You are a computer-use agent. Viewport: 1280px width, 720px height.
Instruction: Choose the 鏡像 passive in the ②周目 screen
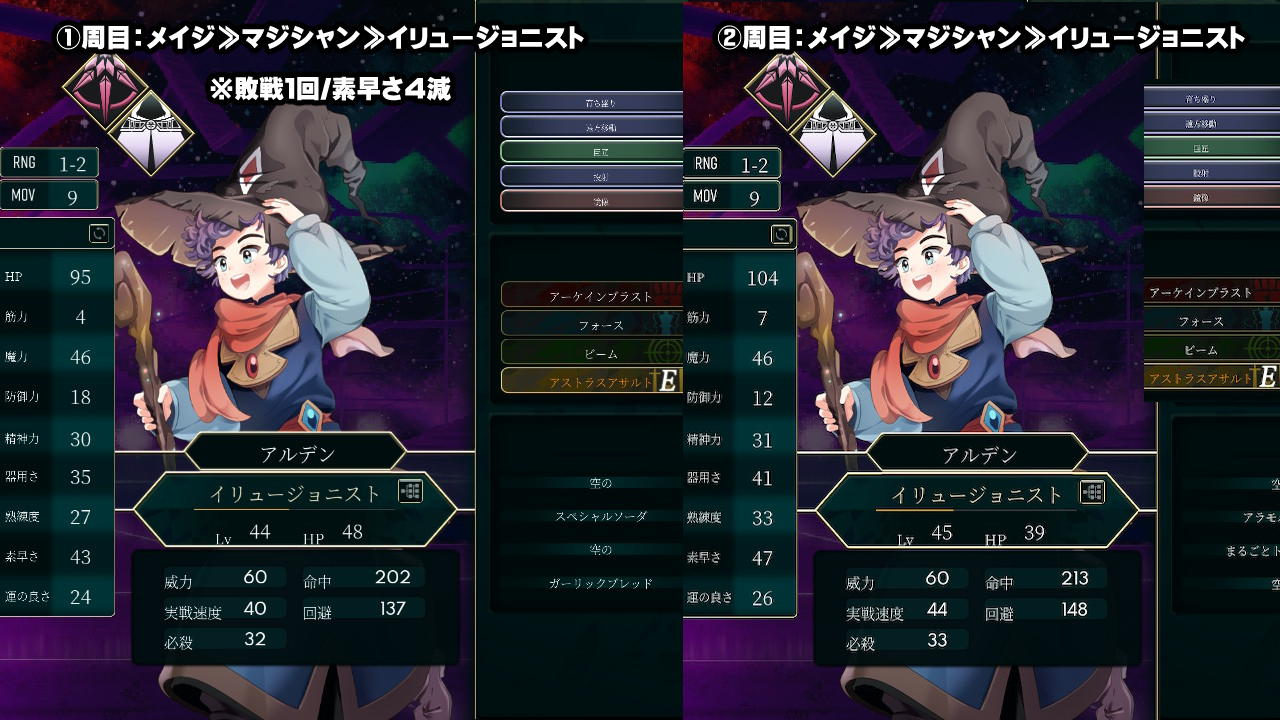(1202, 196)
